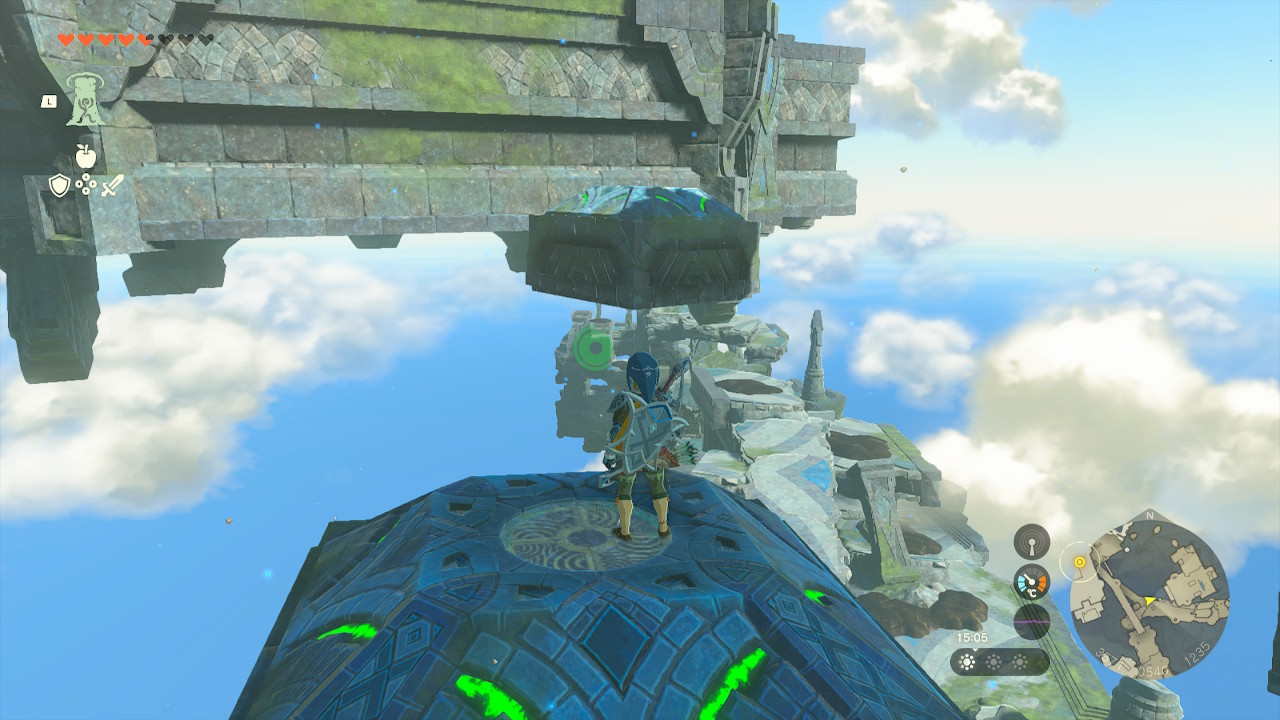Activate the sensor antenna icon
This screenshot has height=720, width=1280.
[x=1031, y=542]
